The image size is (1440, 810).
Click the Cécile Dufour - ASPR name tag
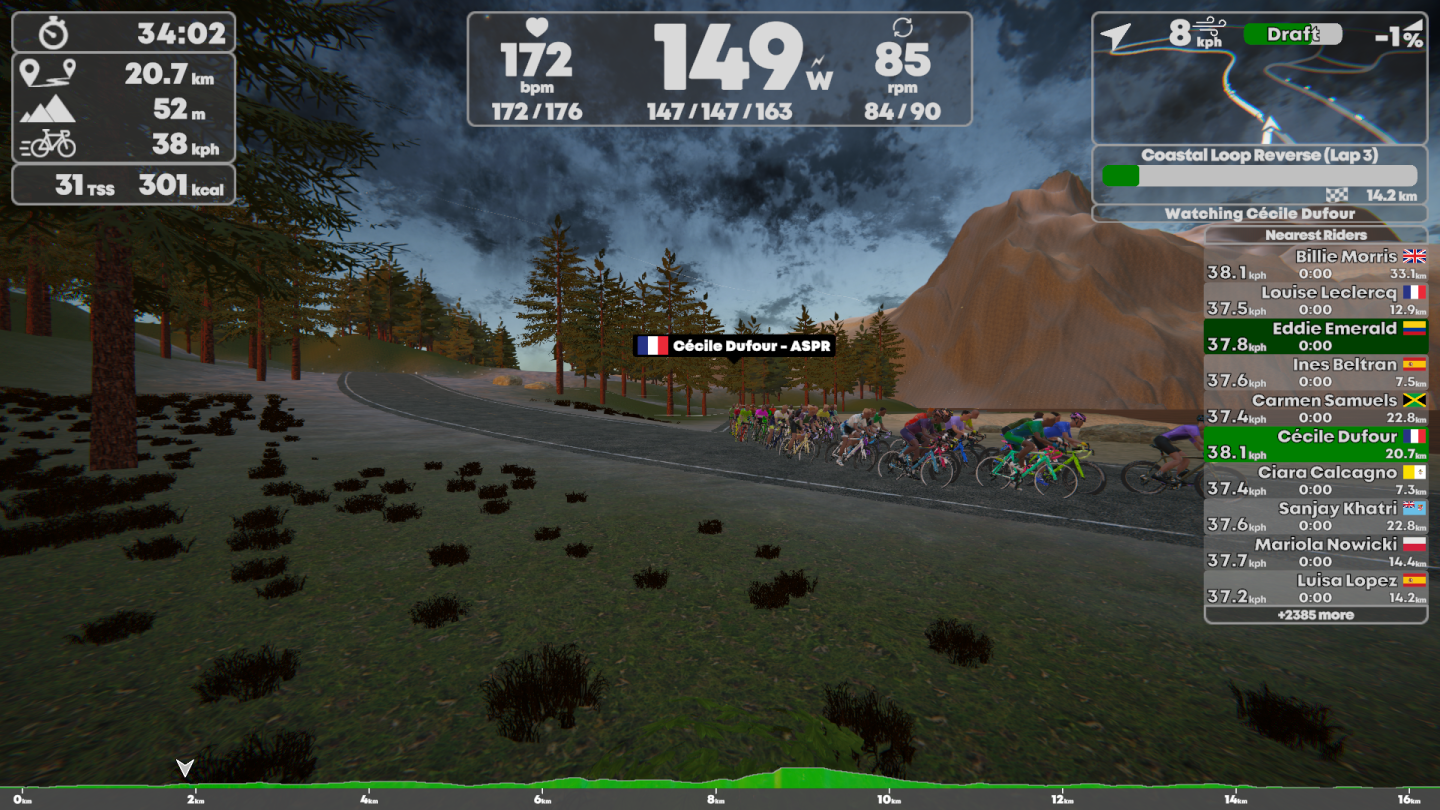[x=734, y=346]
